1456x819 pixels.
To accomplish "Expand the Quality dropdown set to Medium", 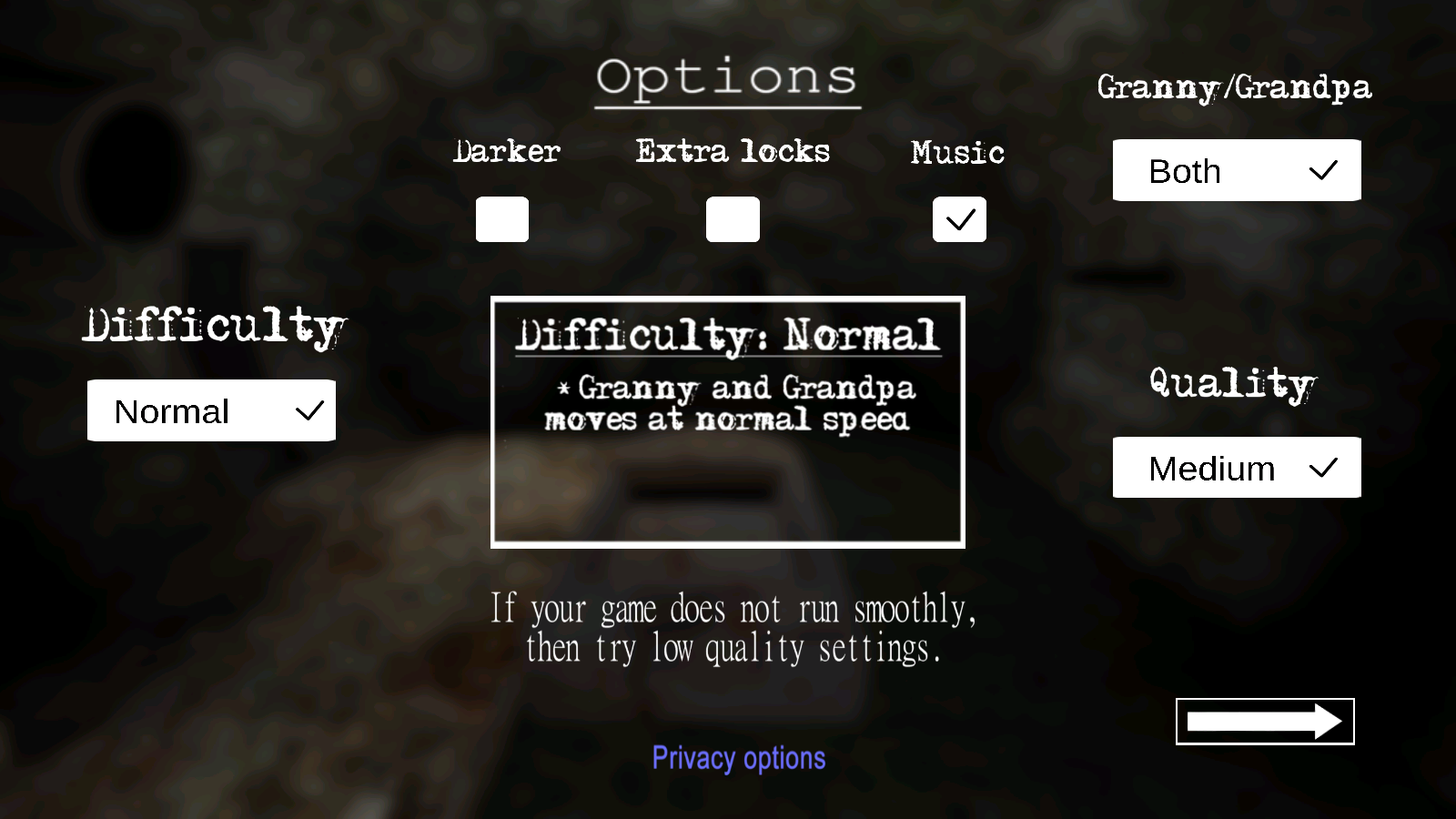I will point(1237,468).
